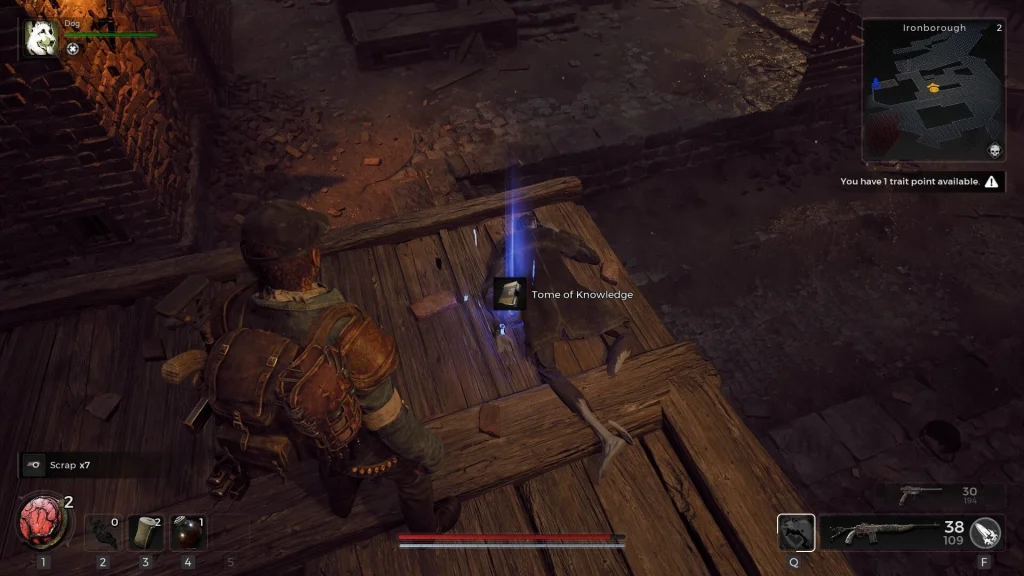
Task: Activate the dog archetype skill icon
Action: coord(796,533)
